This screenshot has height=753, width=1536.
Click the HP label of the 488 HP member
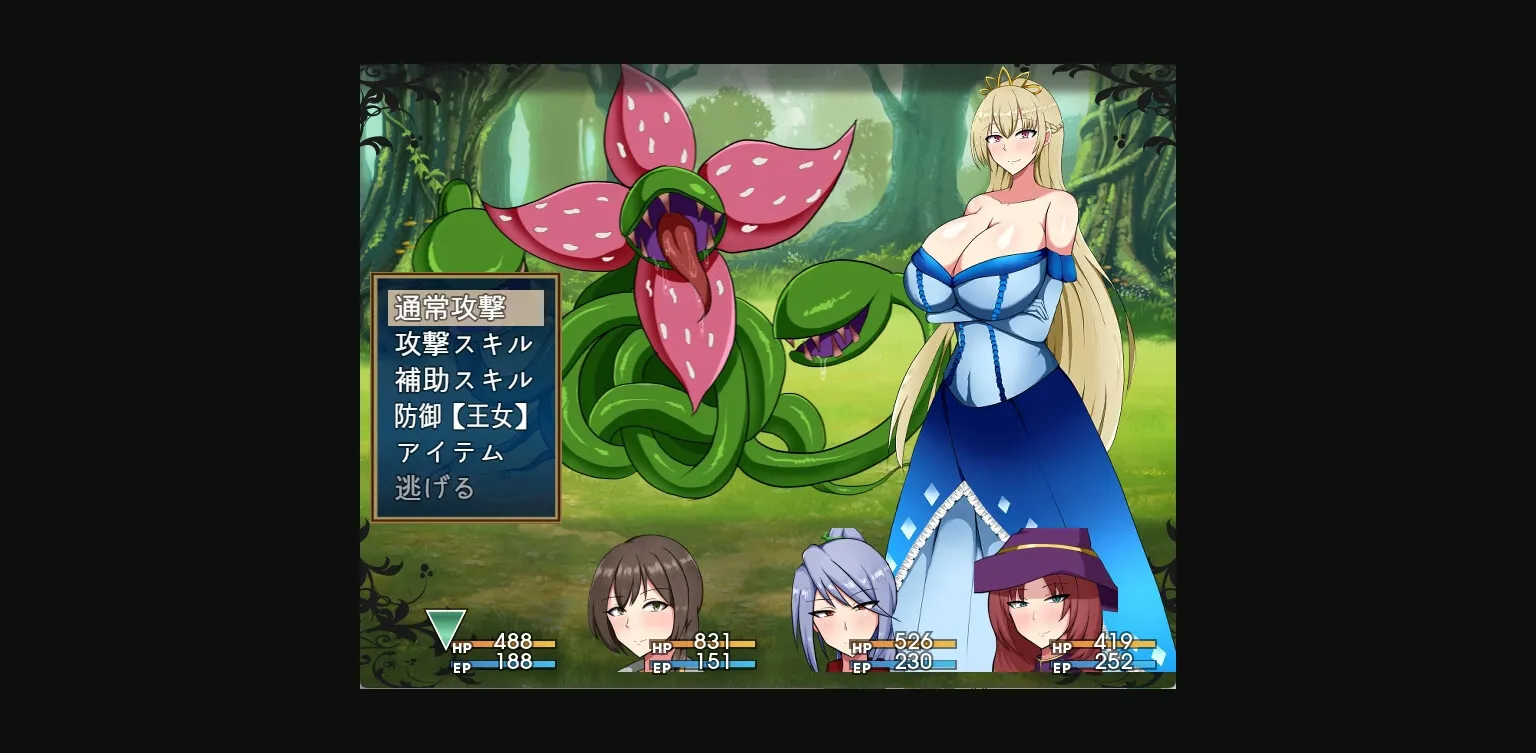coord(460,645)
